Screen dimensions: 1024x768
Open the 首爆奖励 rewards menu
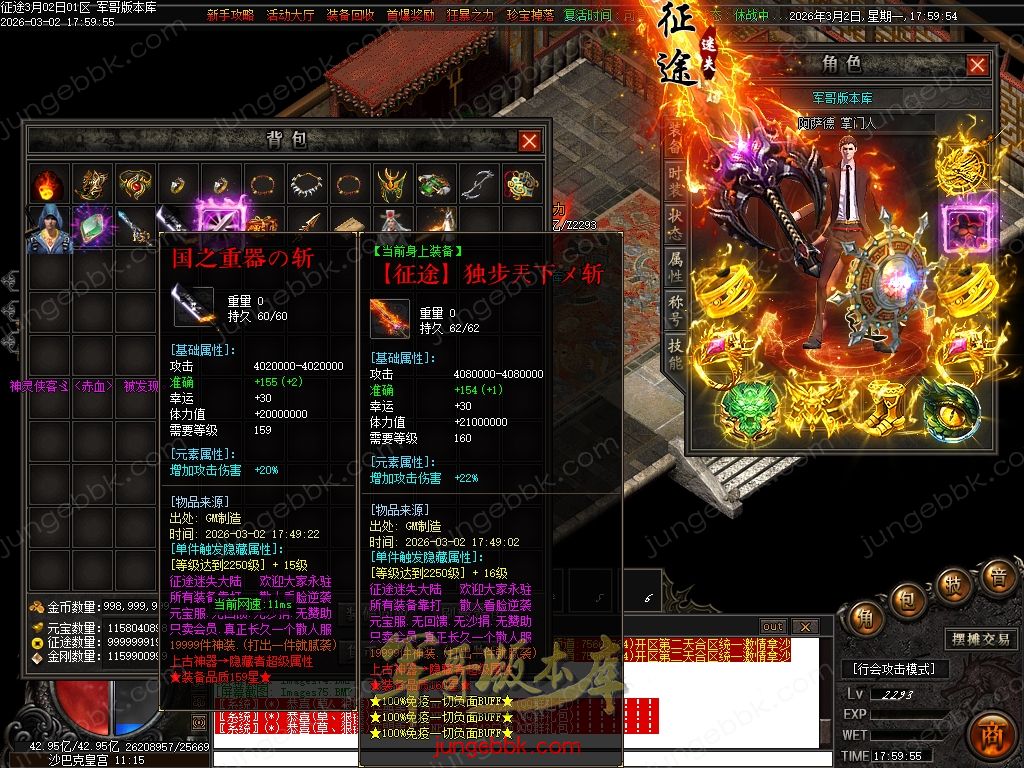pyautogui.click(x=410, y=16)
